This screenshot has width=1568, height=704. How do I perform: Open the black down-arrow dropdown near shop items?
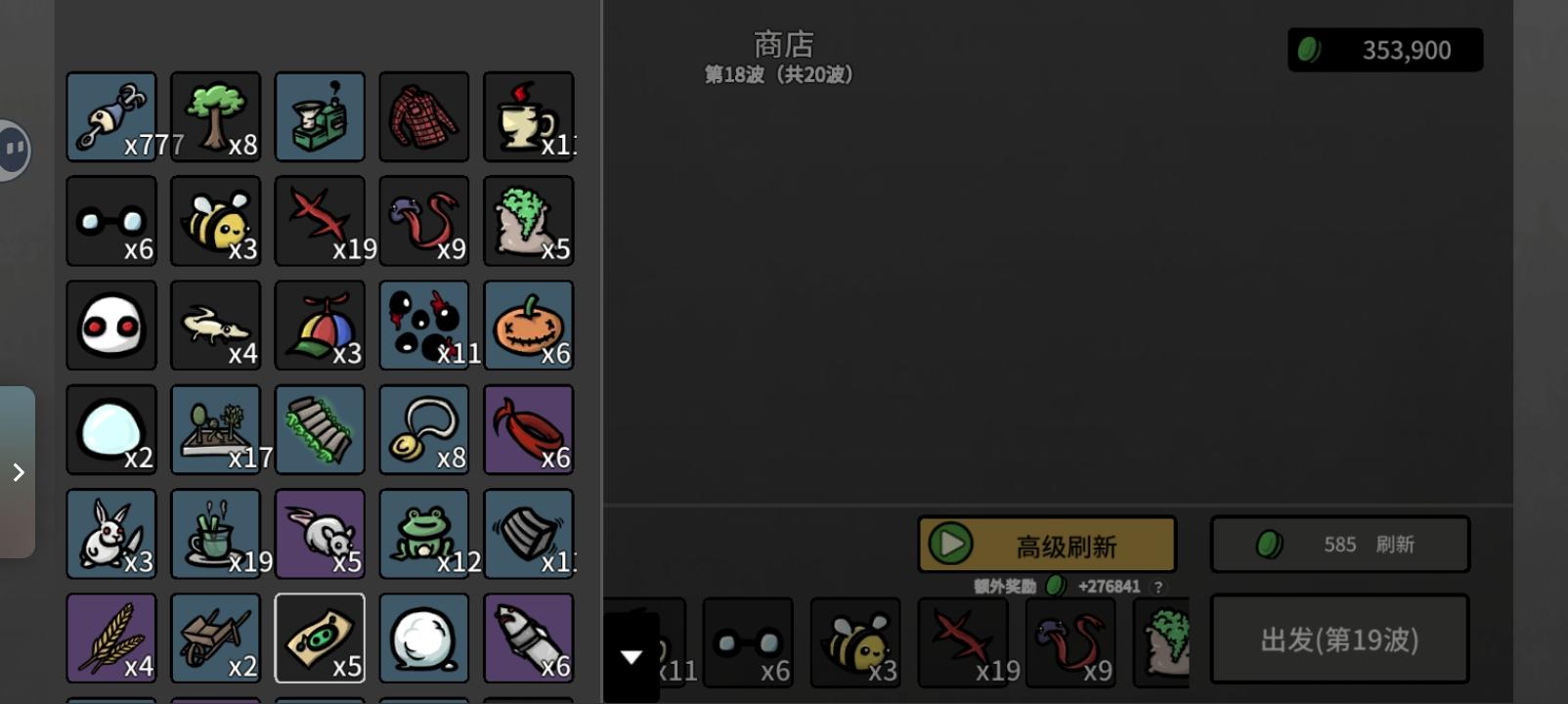coord(632,657)
